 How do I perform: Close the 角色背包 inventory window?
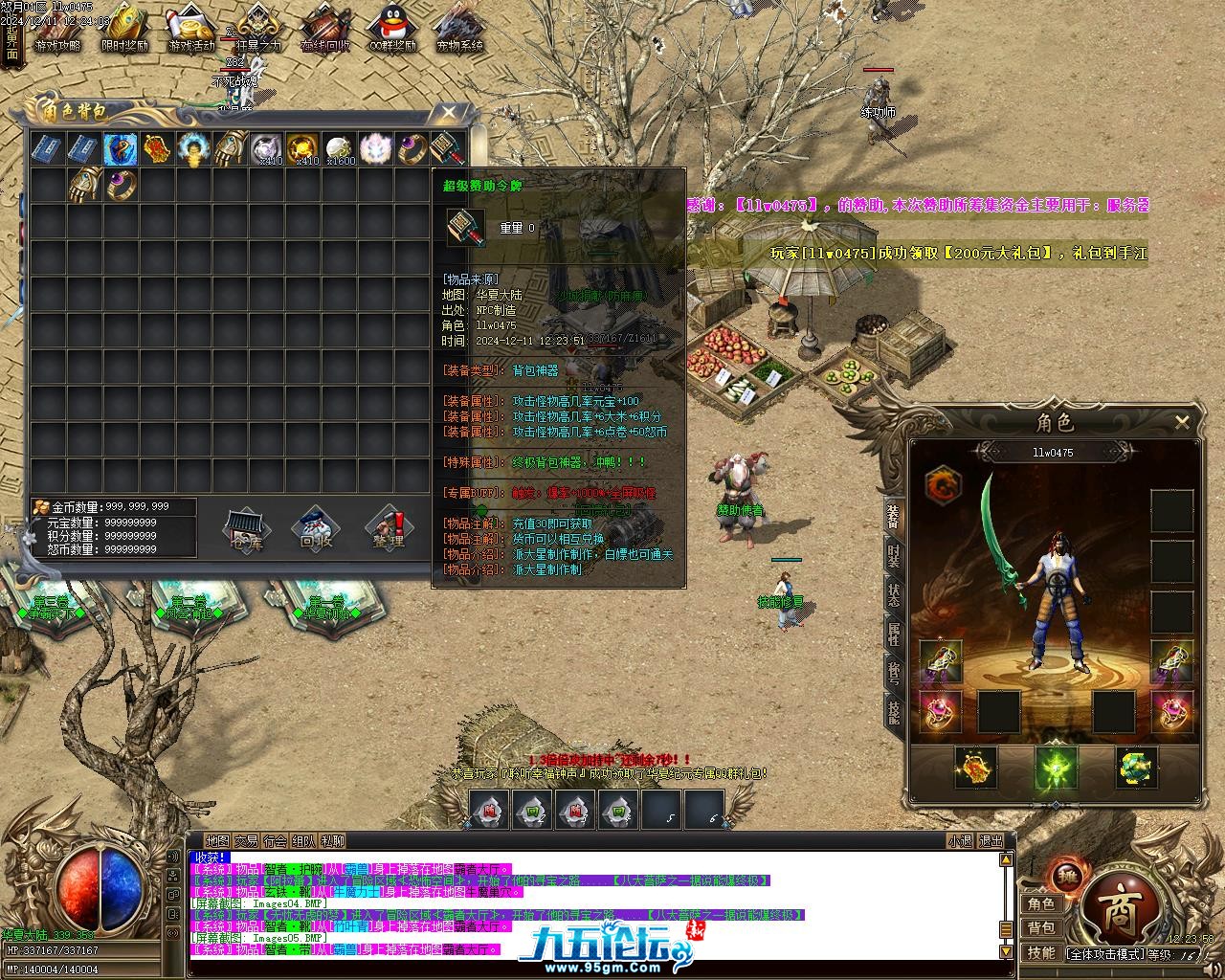click(x=448, y=113)
